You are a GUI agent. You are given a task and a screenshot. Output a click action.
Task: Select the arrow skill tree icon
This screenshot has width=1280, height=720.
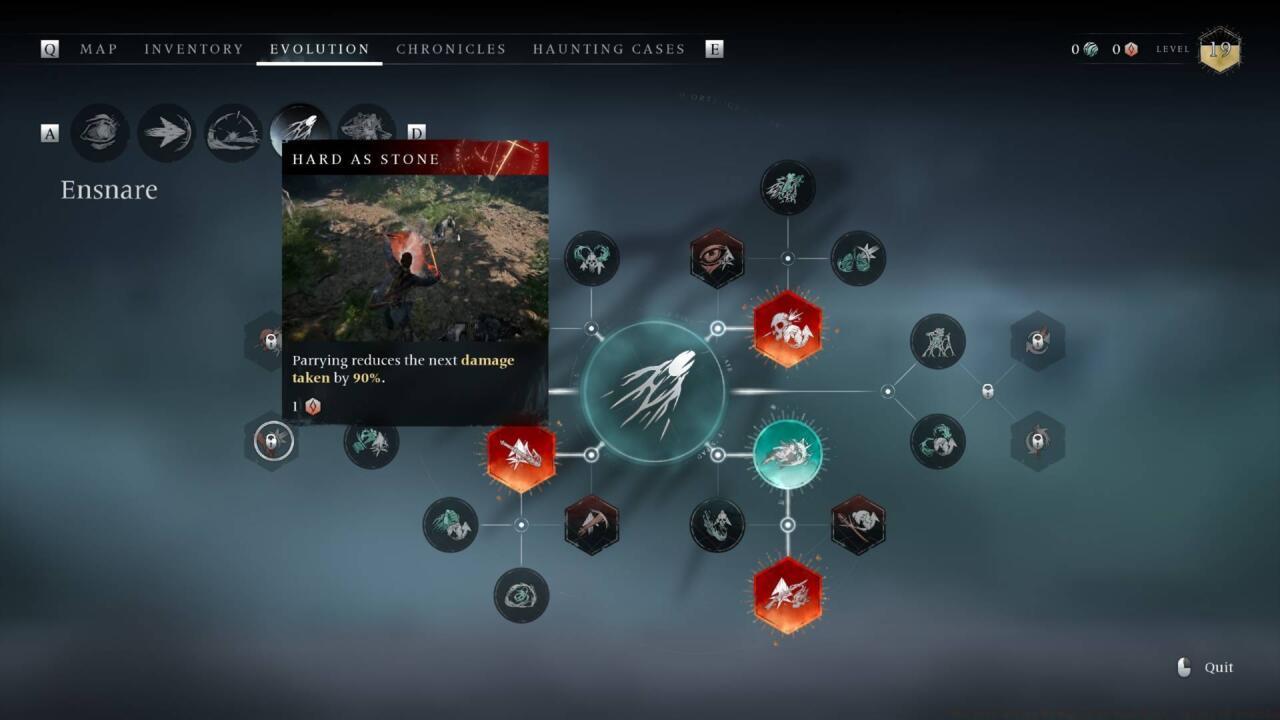(x=166, y=132)
